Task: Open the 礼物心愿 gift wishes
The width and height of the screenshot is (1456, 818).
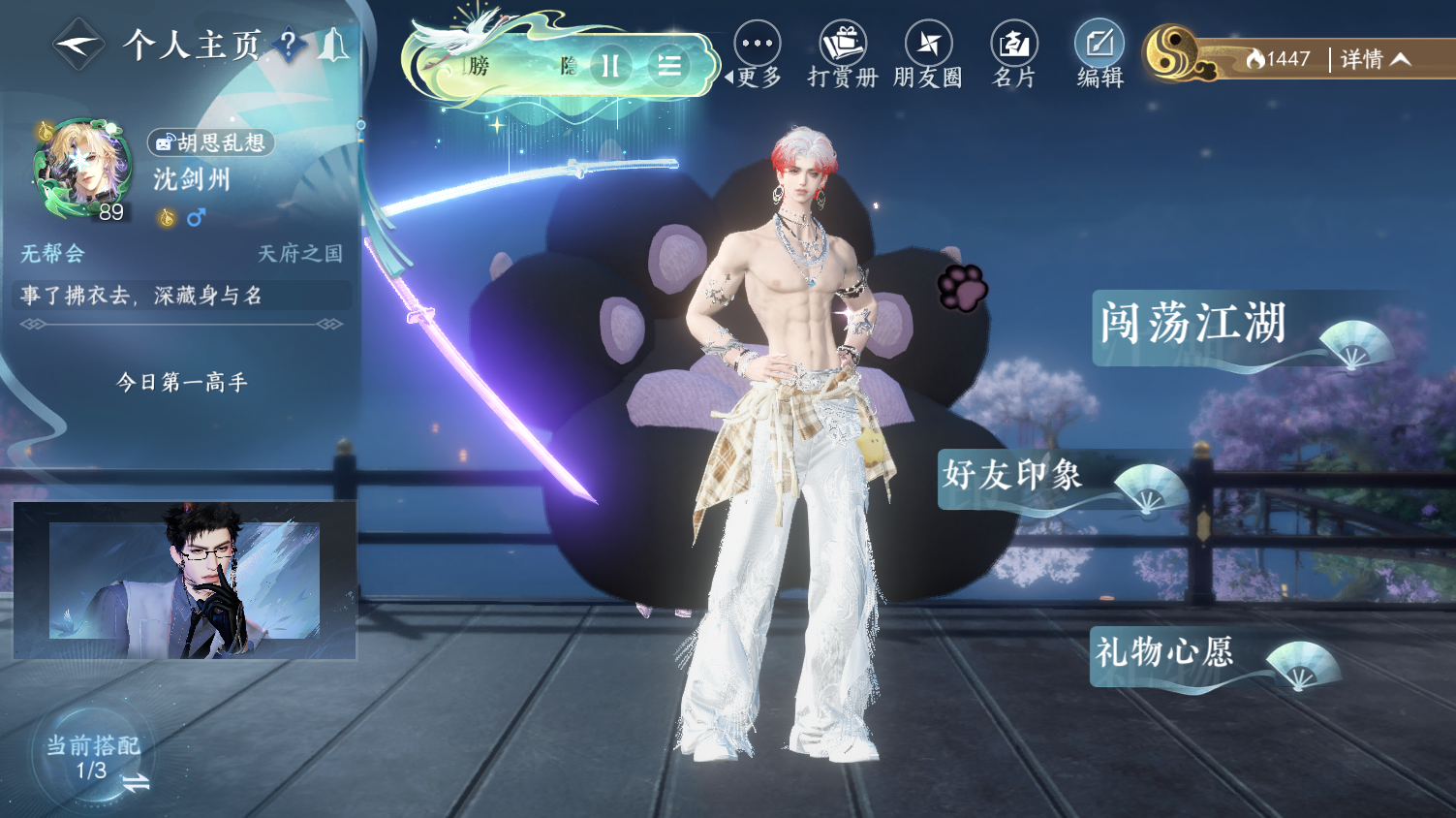Action: (x=1165, y=653)
